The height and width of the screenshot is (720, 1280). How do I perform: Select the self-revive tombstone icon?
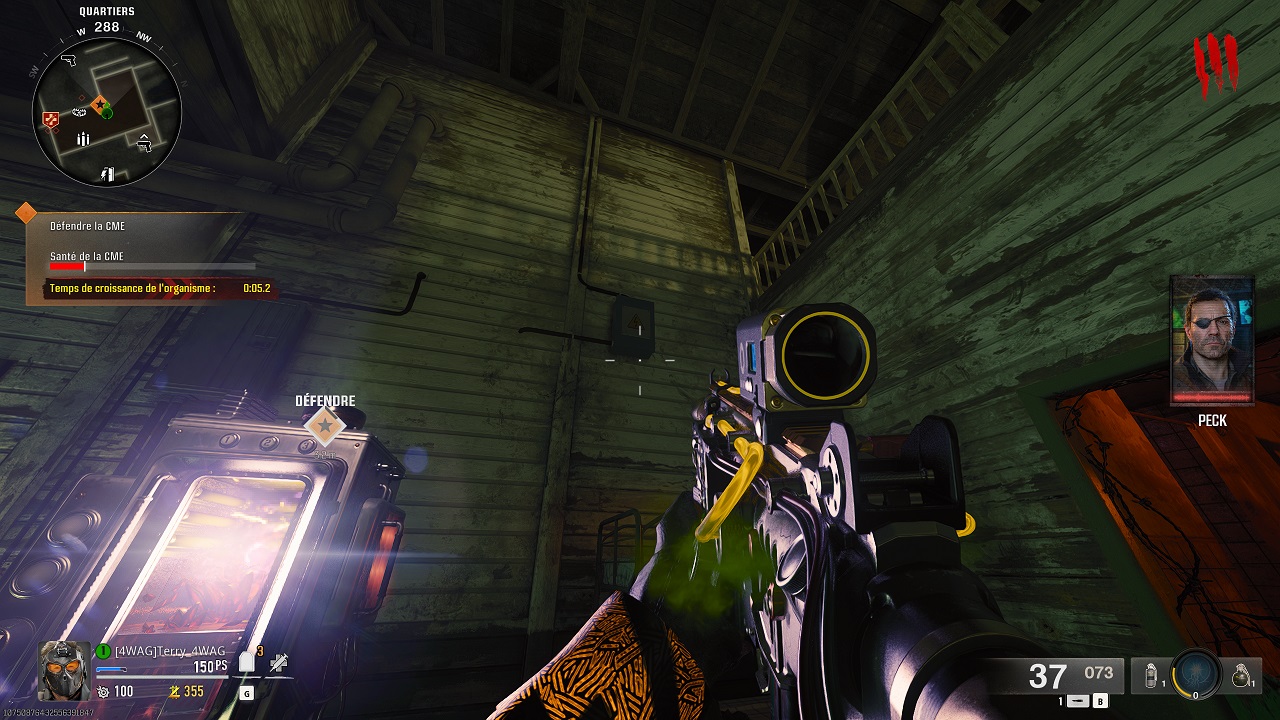tap(246, 664)
